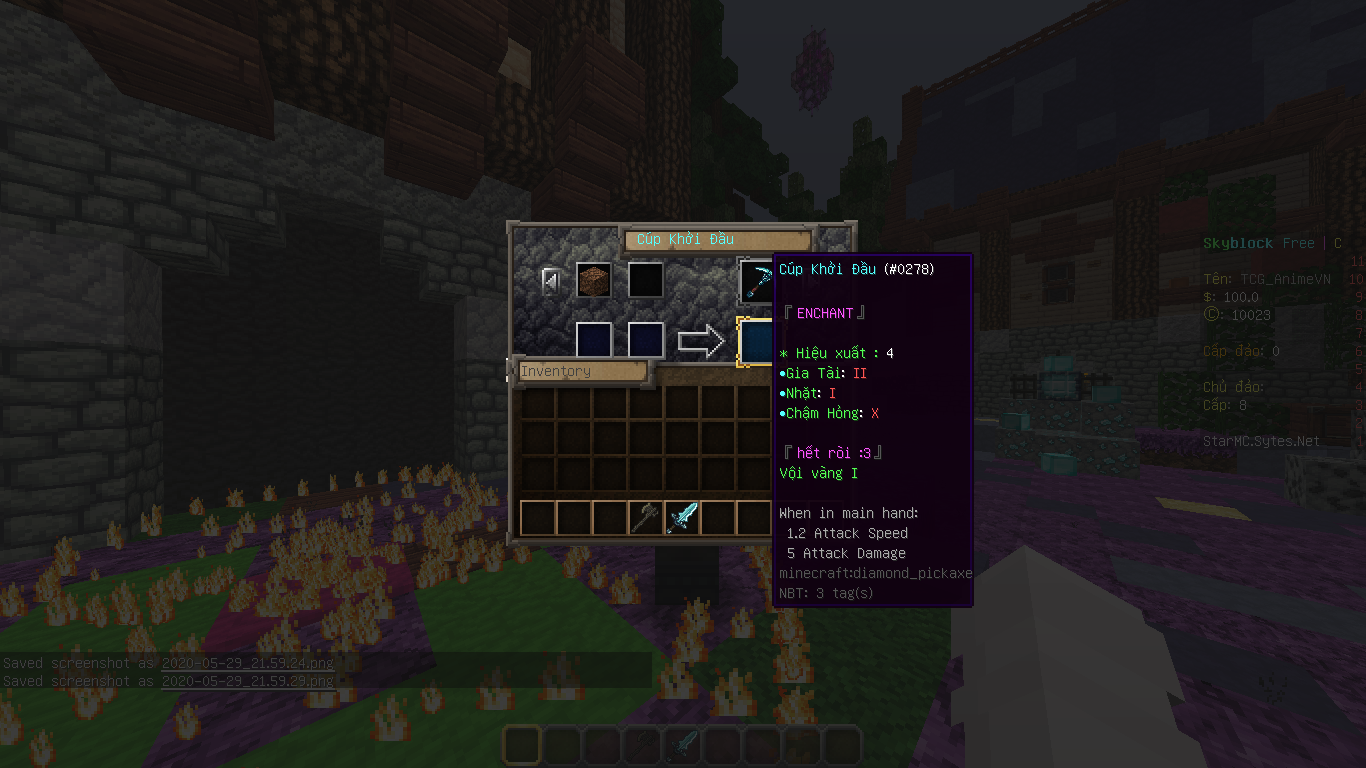The image size is (1366, 768).
Task: Click the gold-framed result slot
Action: click(756, 341)
